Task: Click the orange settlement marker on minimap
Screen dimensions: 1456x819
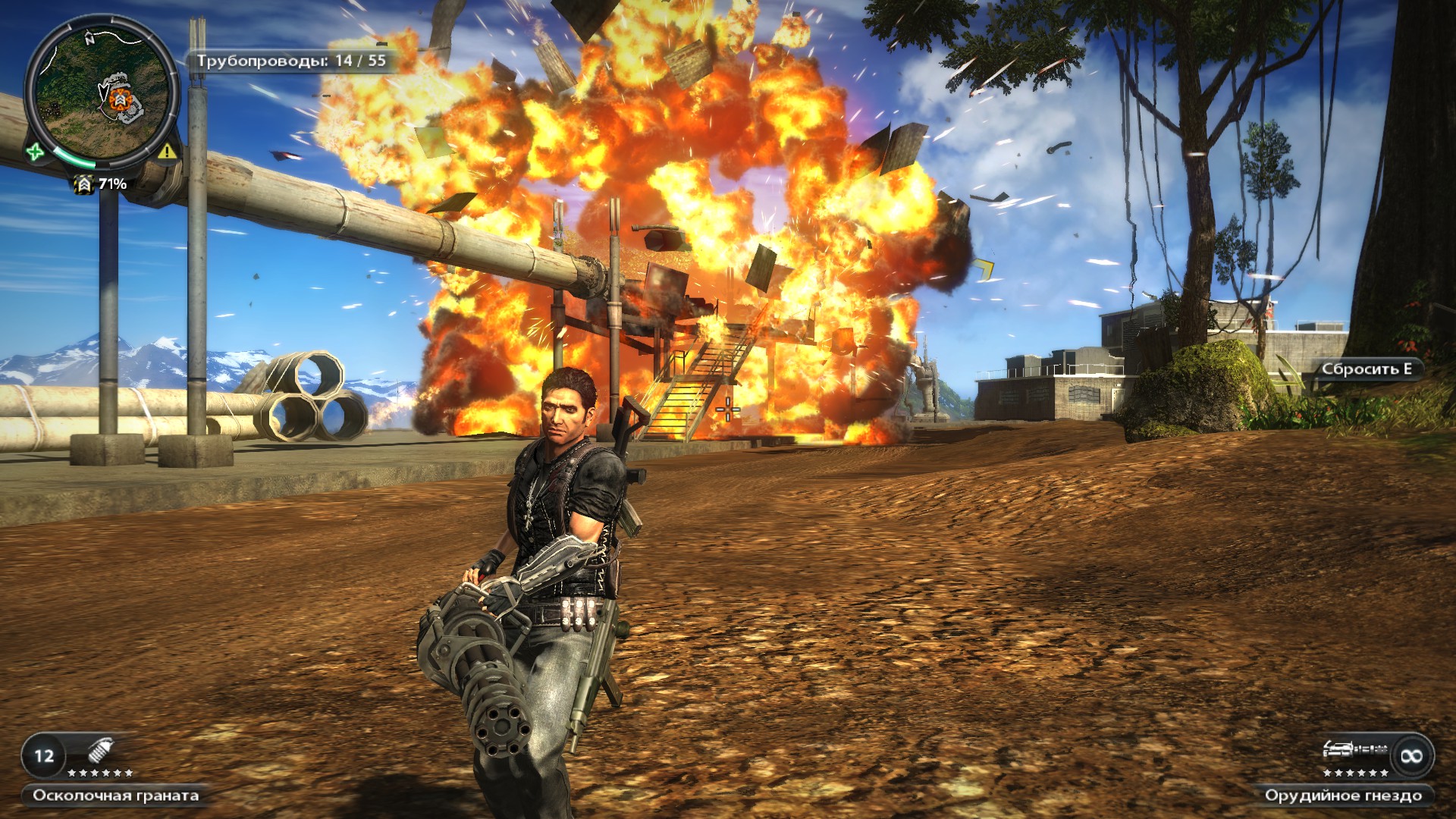Action: coord(118,99)
